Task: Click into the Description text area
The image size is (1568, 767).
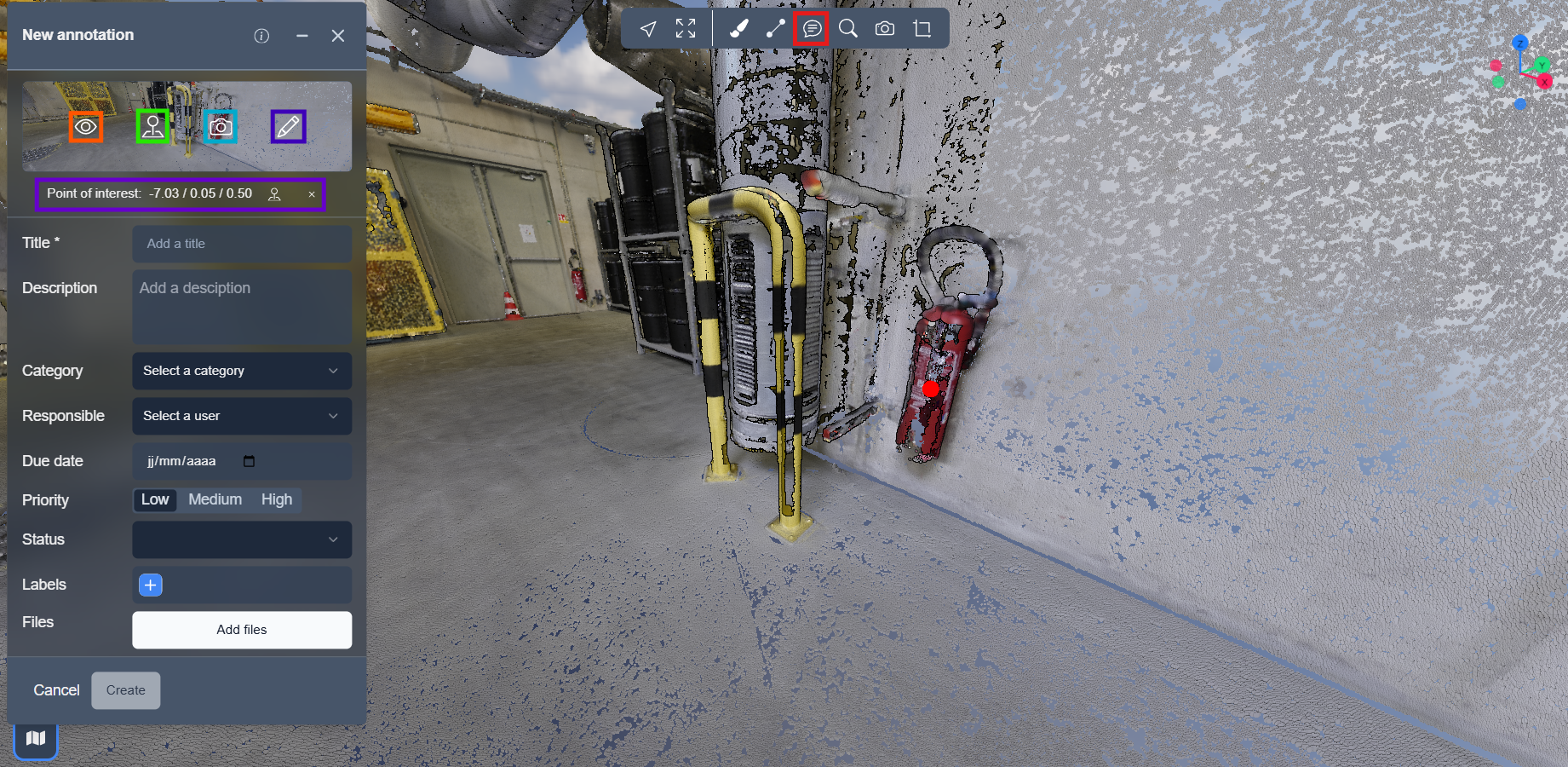Action: coord(242,307)
